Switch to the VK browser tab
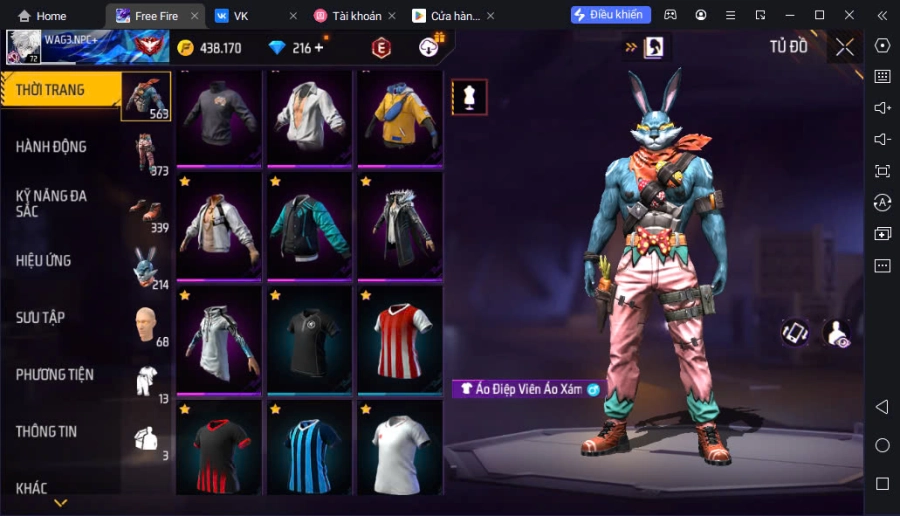900x516 pixels. click(240, 15)
